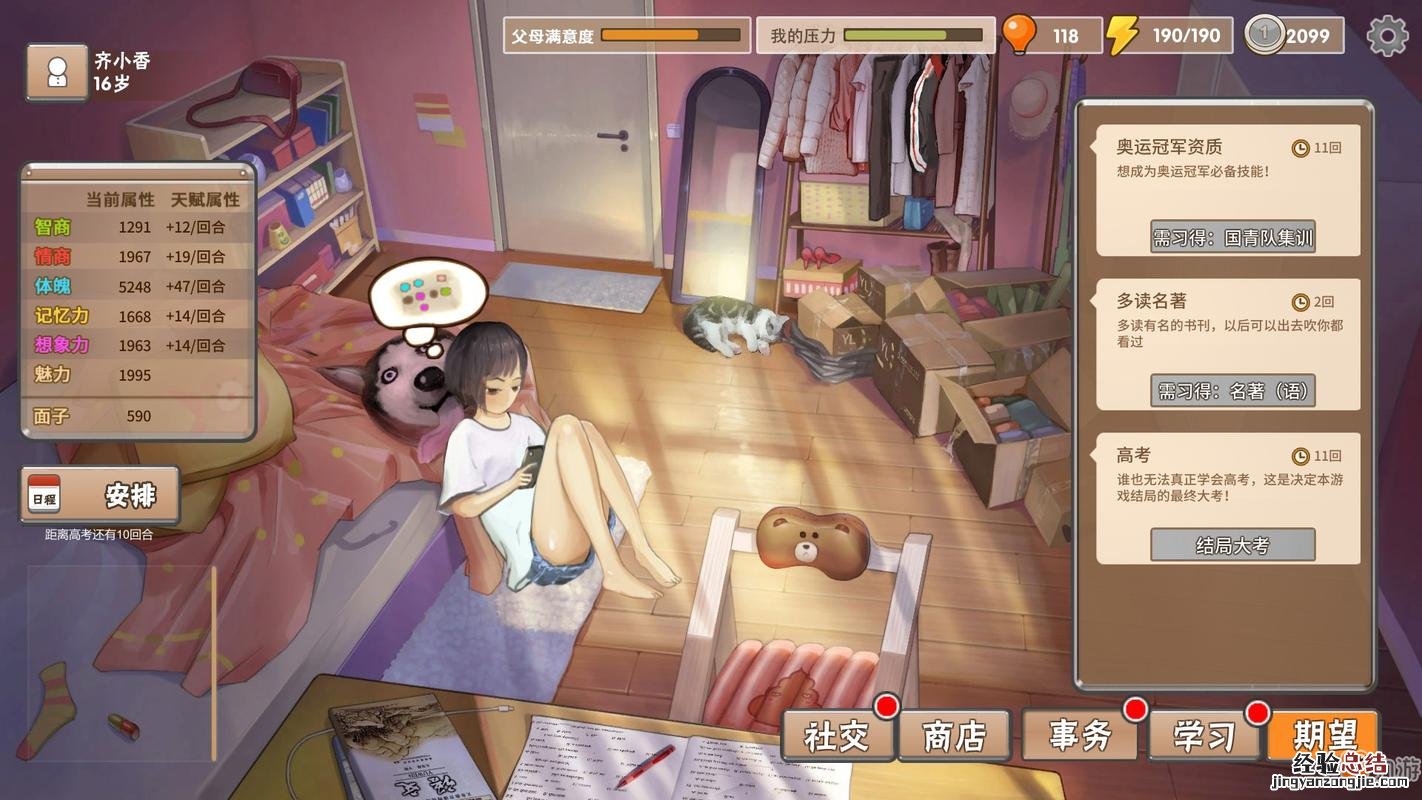Open the 社交 social menu
The image size is (1422, 800).
point(838,737)
